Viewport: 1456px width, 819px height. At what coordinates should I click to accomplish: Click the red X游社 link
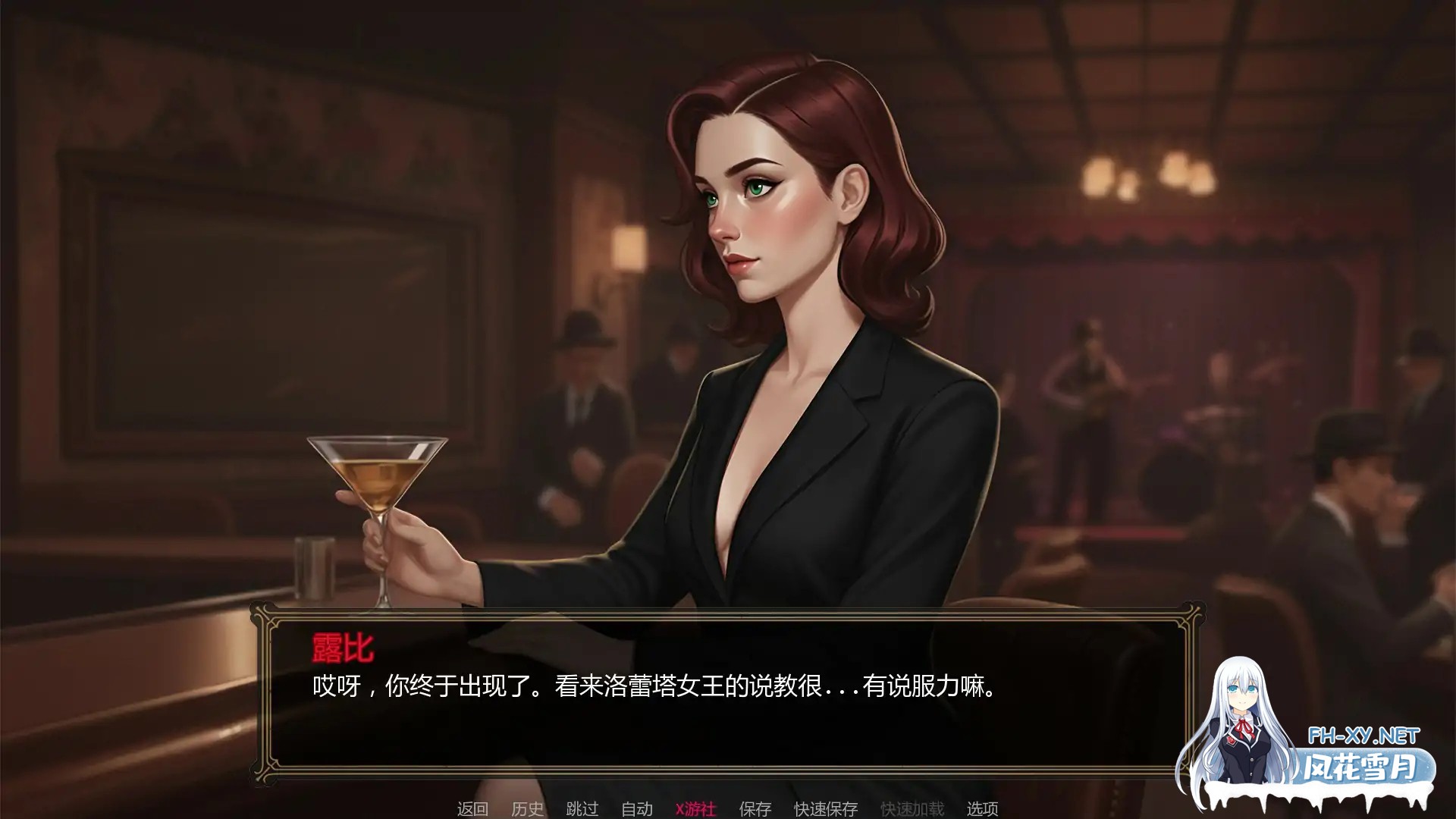(695, 809)
